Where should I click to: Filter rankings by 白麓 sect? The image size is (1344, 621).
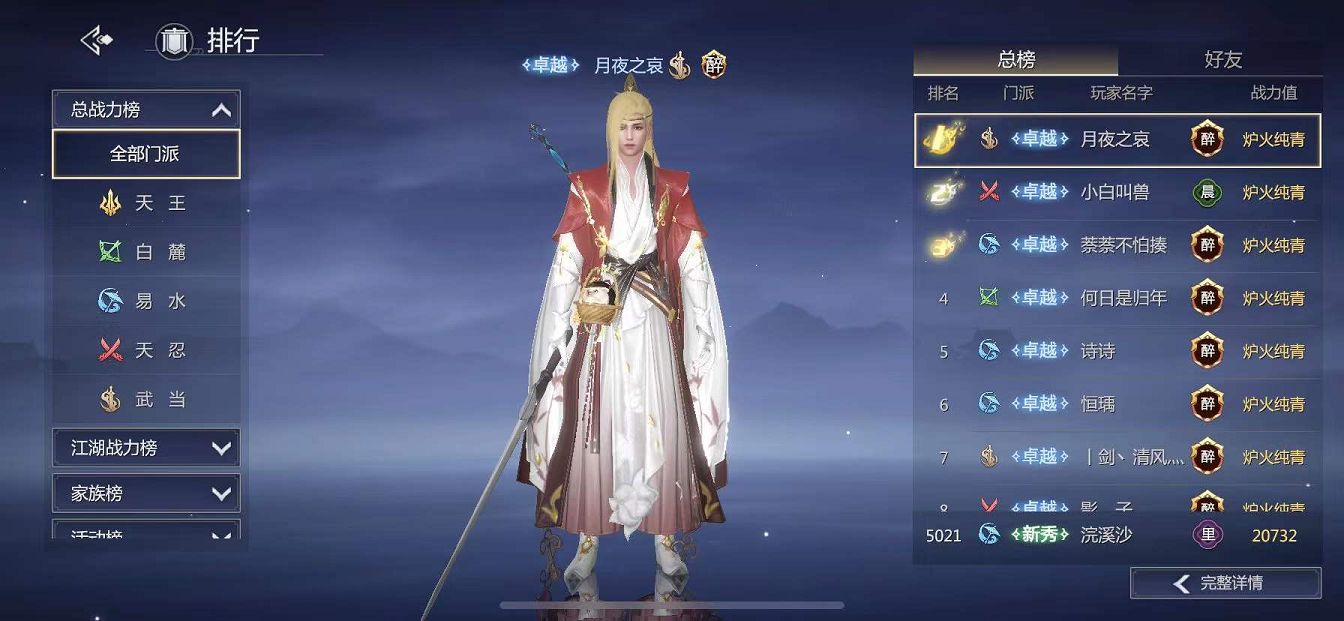pos(146,252)
